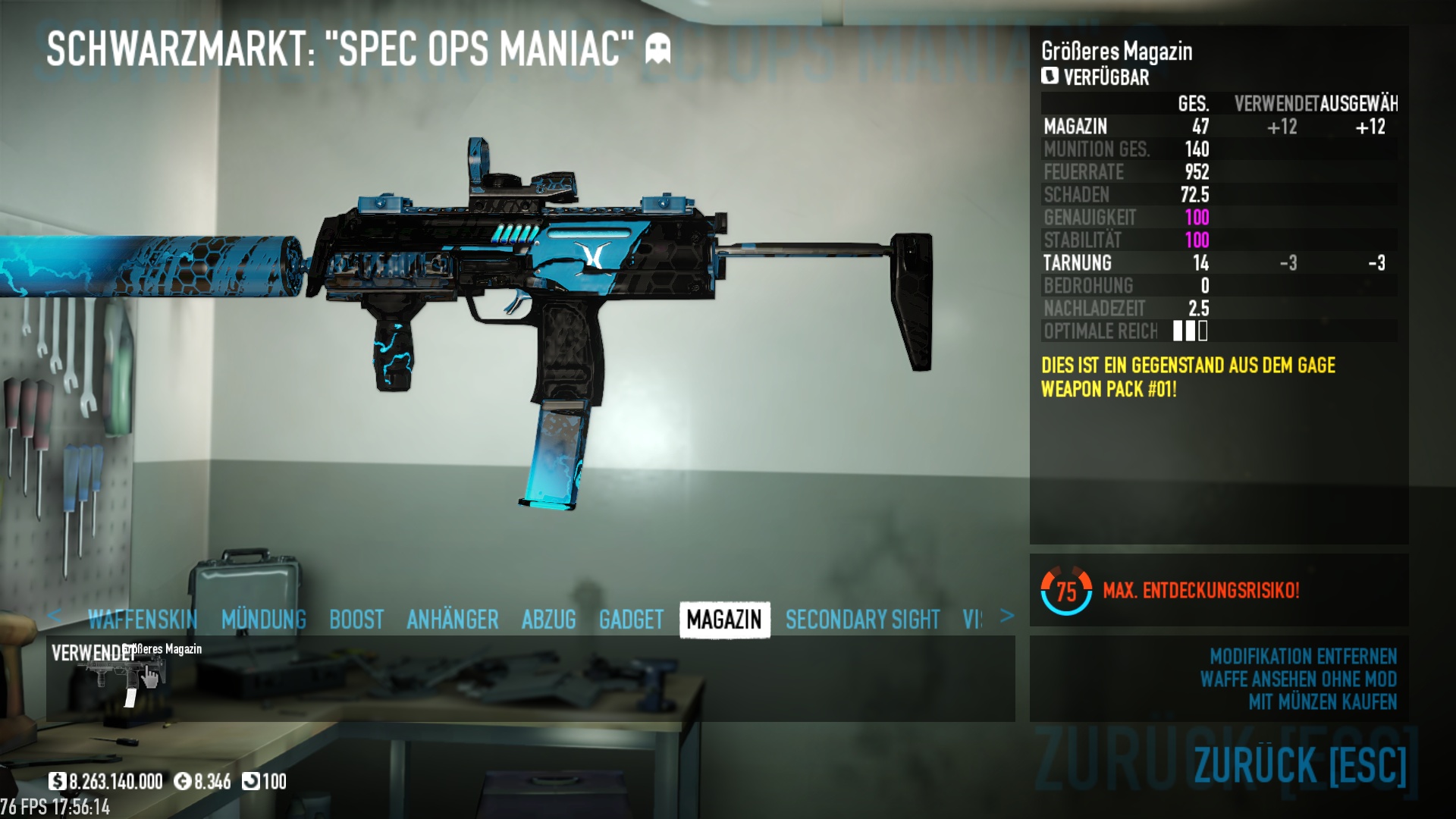Open the Gadget tab
1456x819 pixels.
pyautogui.click(x=631, y=620)
